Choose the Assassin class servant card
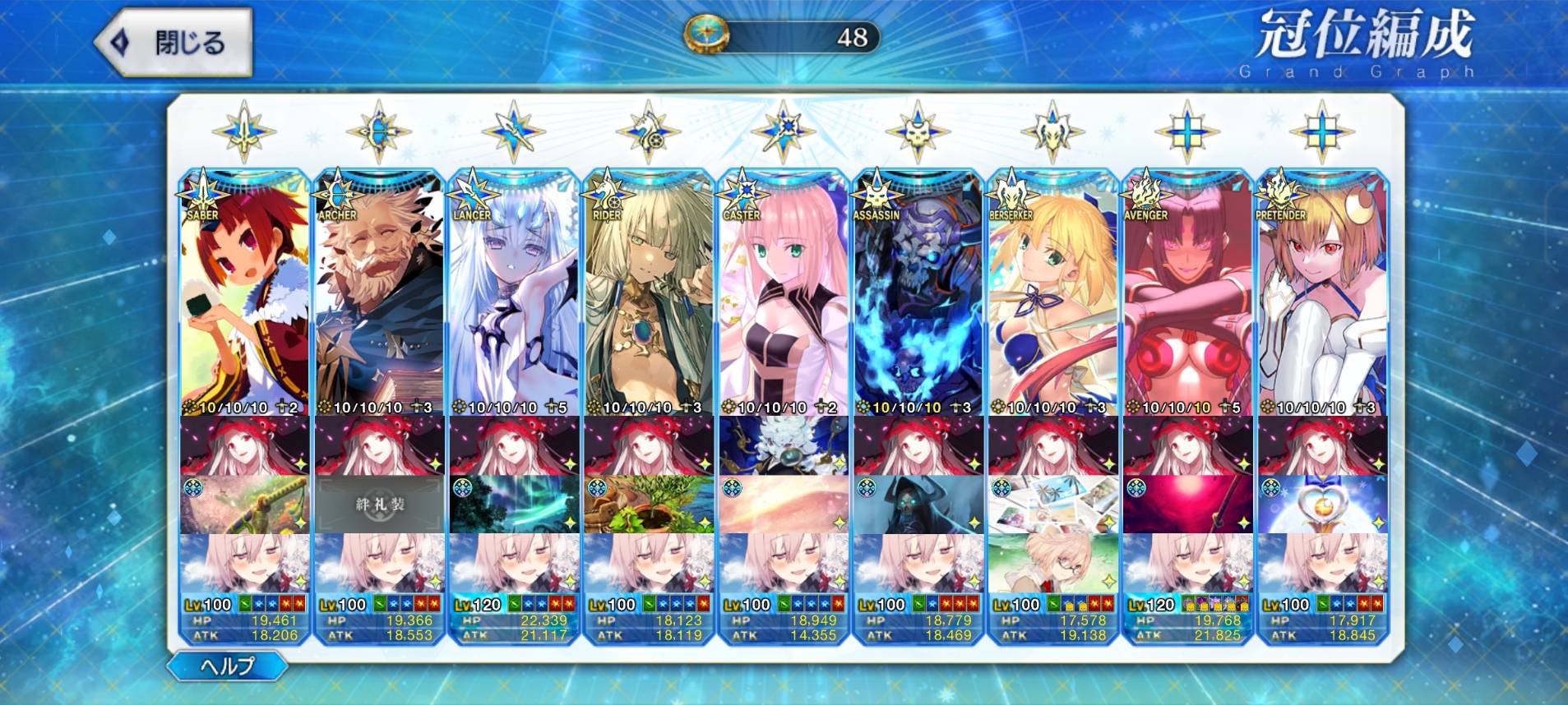Screen dimensions: 1568x705 pyautogui.click(x=919, y=296)
